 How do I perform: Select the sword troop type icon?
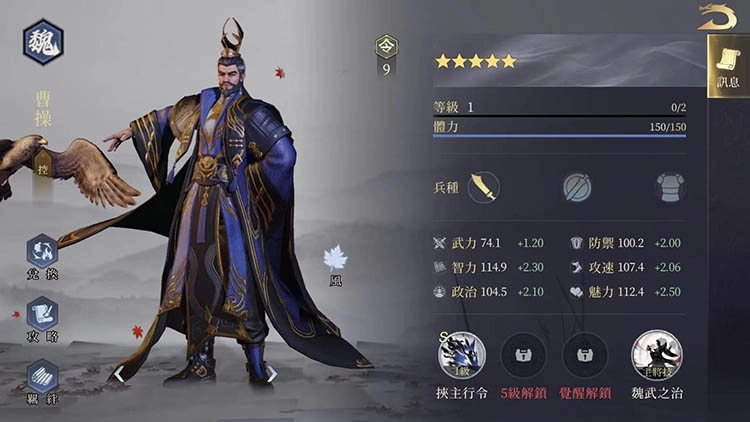[x=483, y=187]
